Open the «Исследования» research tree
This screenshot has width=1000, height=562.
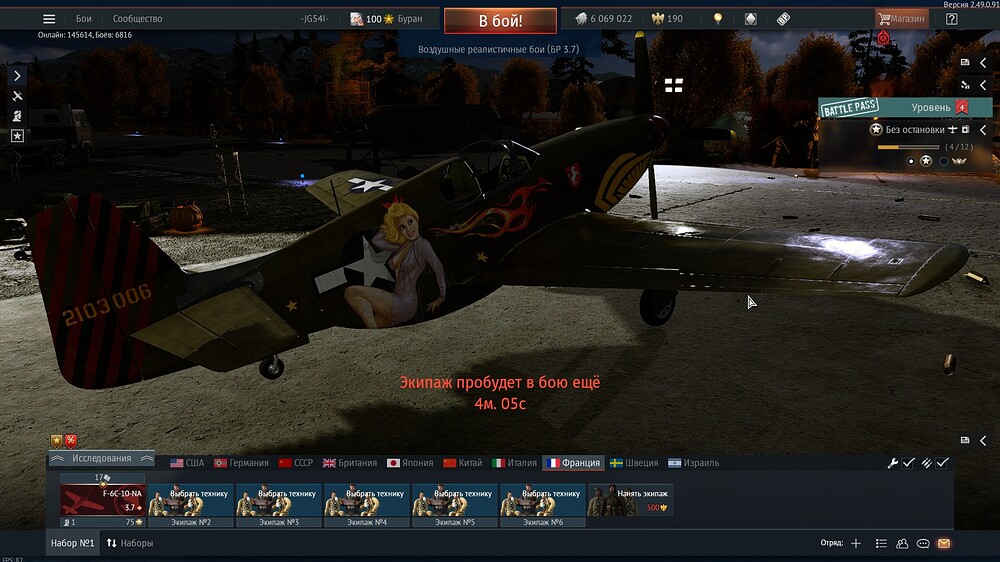[x=102, y=458]
